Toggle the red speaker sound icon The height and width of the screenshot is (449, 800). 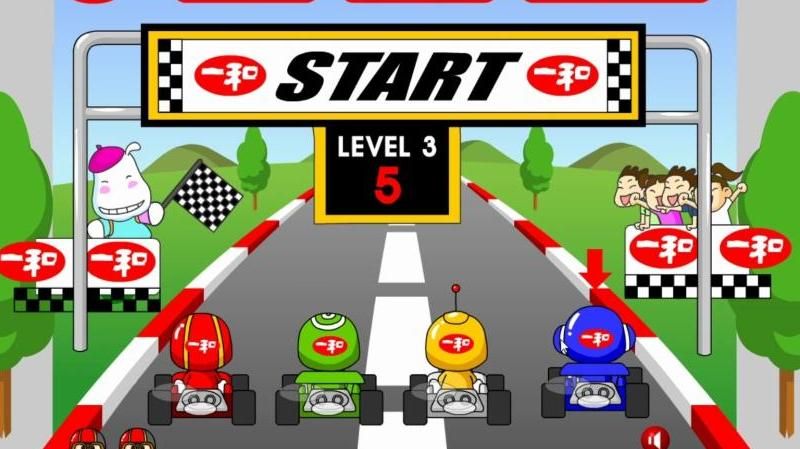coord(655,438)
